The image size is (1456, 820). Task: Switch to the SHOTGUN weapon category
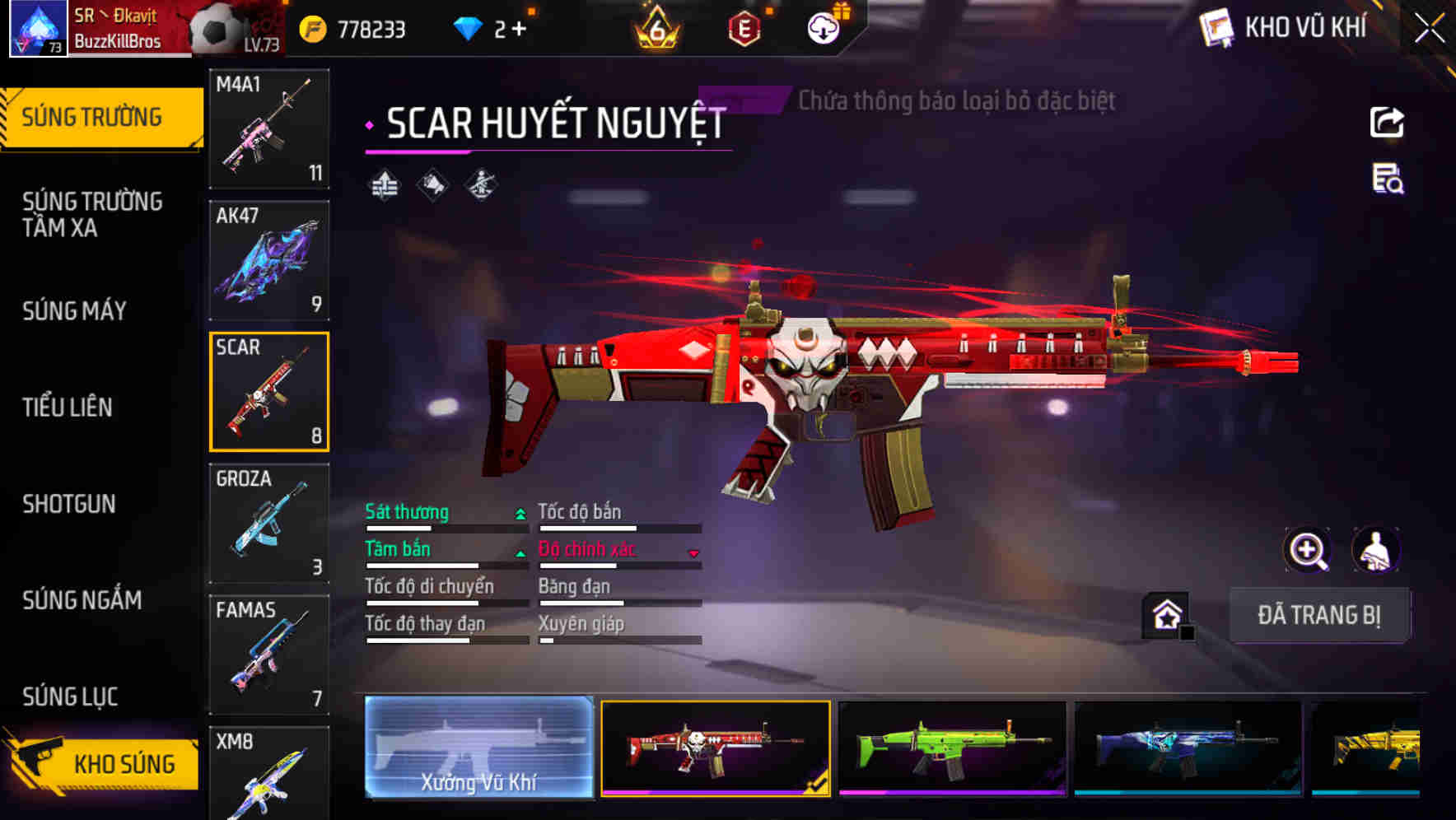click(70, 504)
